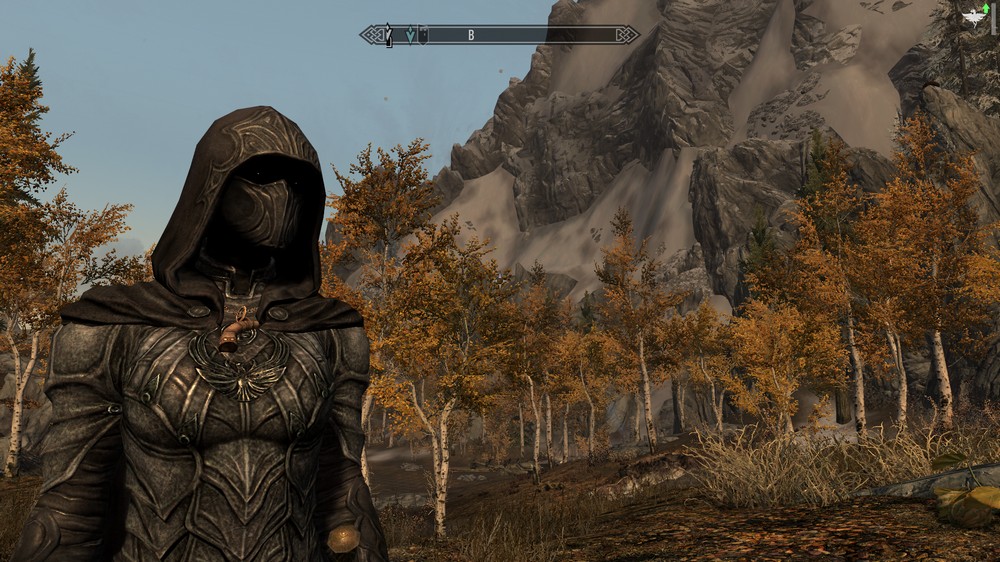Click the compass bar's B heading letter
1000x562 pixels.
[471, 36]
